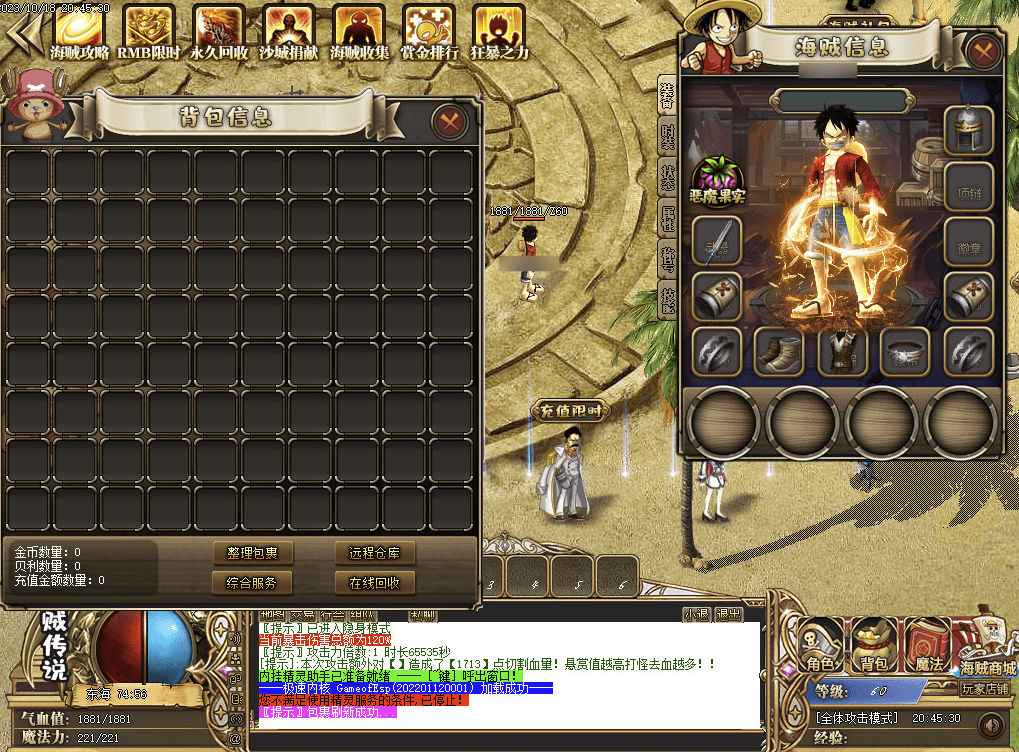Open the 角色 character button
1019x752 pixels.
pyautogui.click(x=821, y=645)
